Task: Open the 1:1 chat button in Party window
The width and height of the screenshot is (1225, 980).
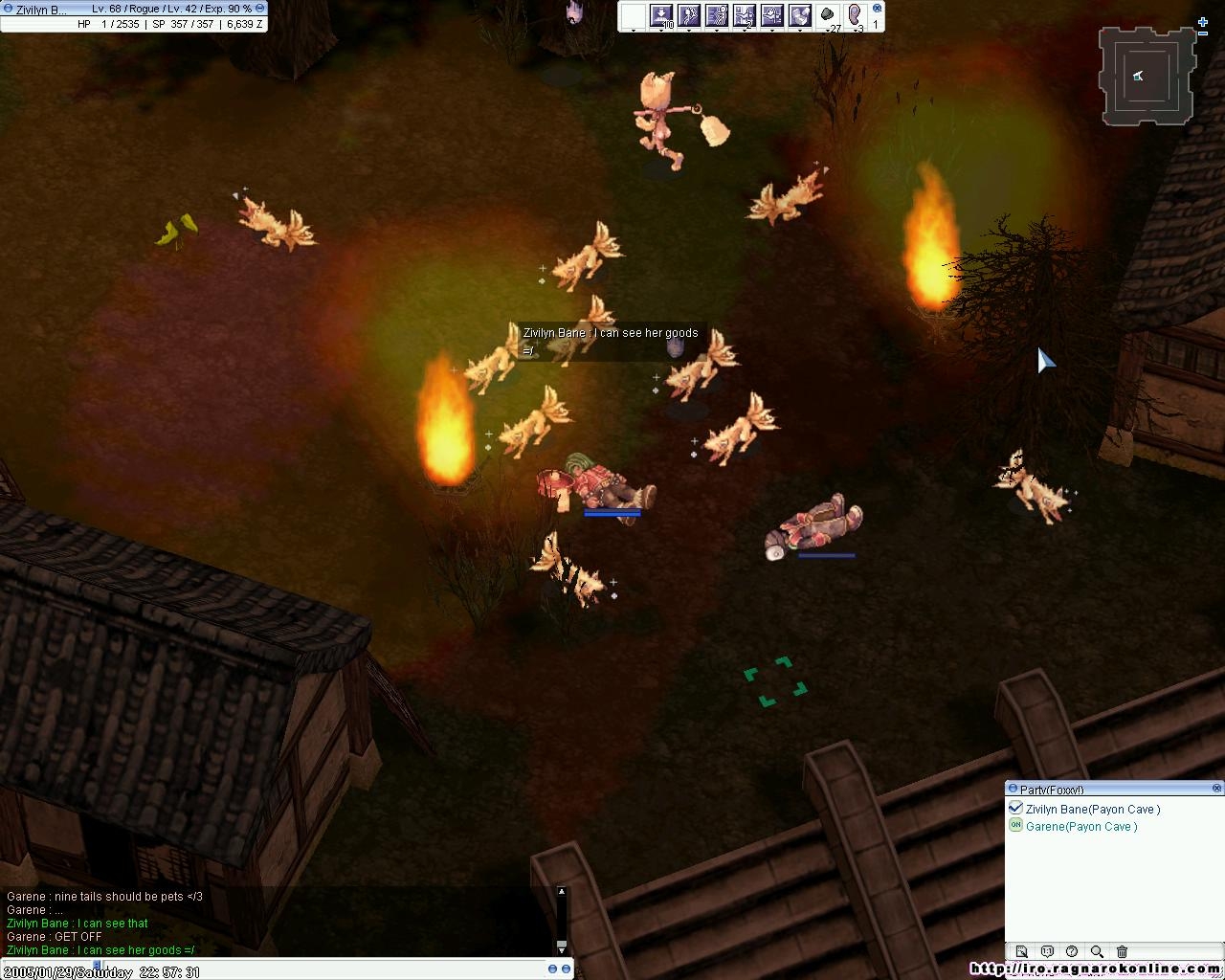Action: tap(1047, 951)
